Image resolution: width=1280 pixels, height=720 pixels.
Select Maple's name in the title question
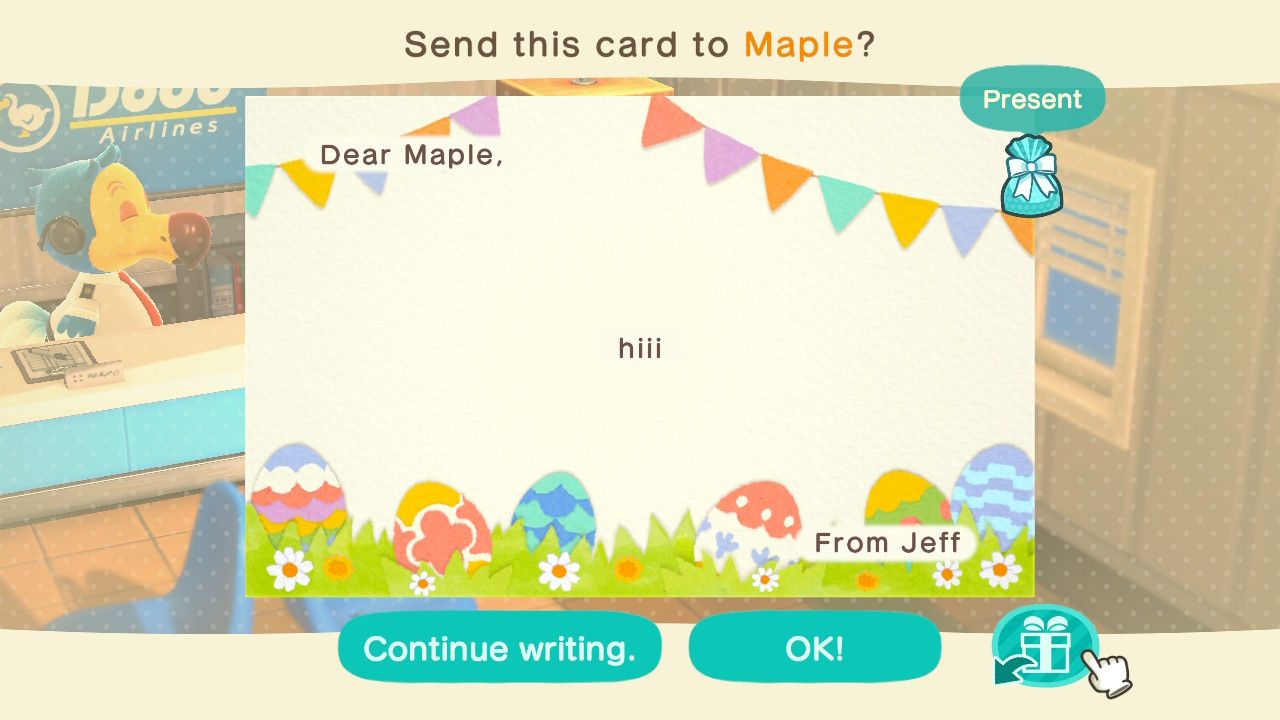click(793, 43)
